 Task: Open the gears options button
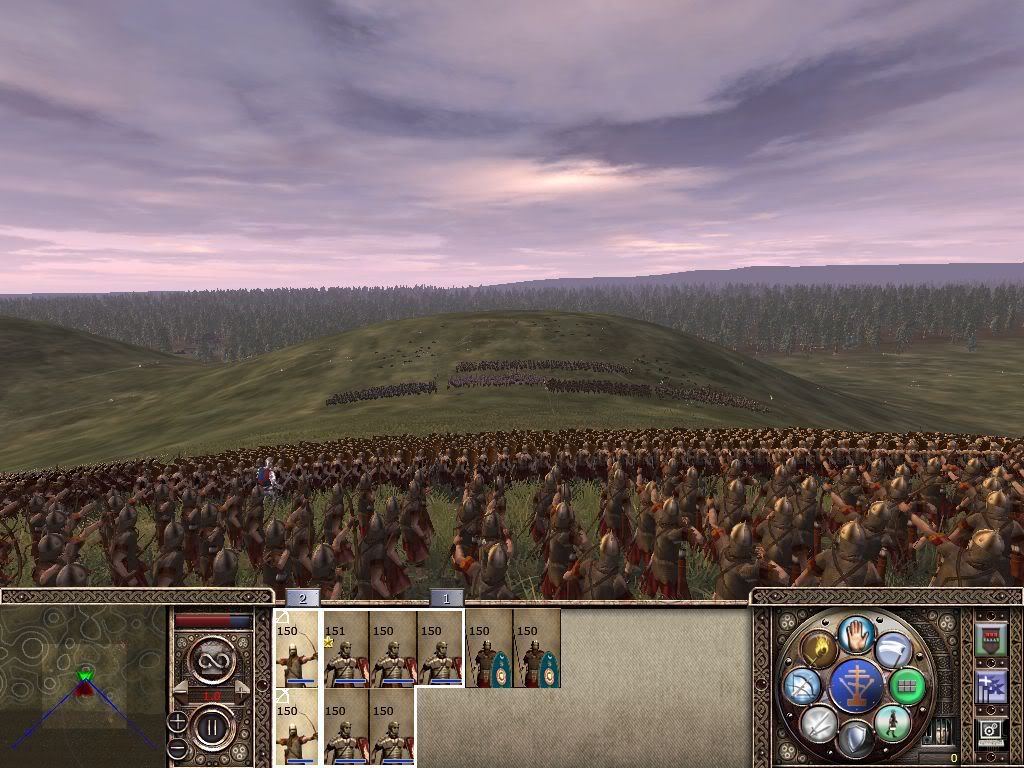click(x=990, y=732)
